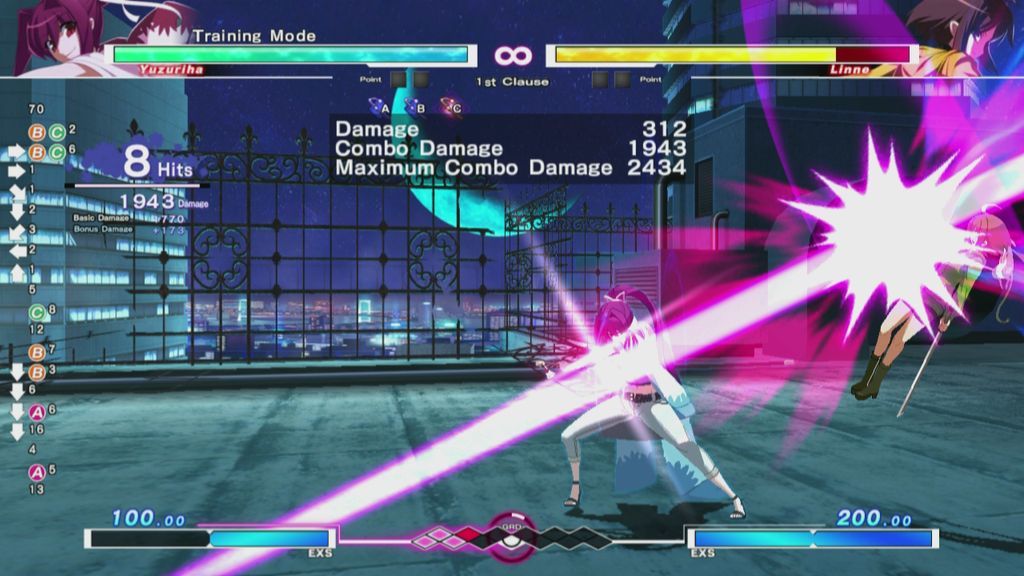Click Linne's character portrait

(x=966, y=36)
